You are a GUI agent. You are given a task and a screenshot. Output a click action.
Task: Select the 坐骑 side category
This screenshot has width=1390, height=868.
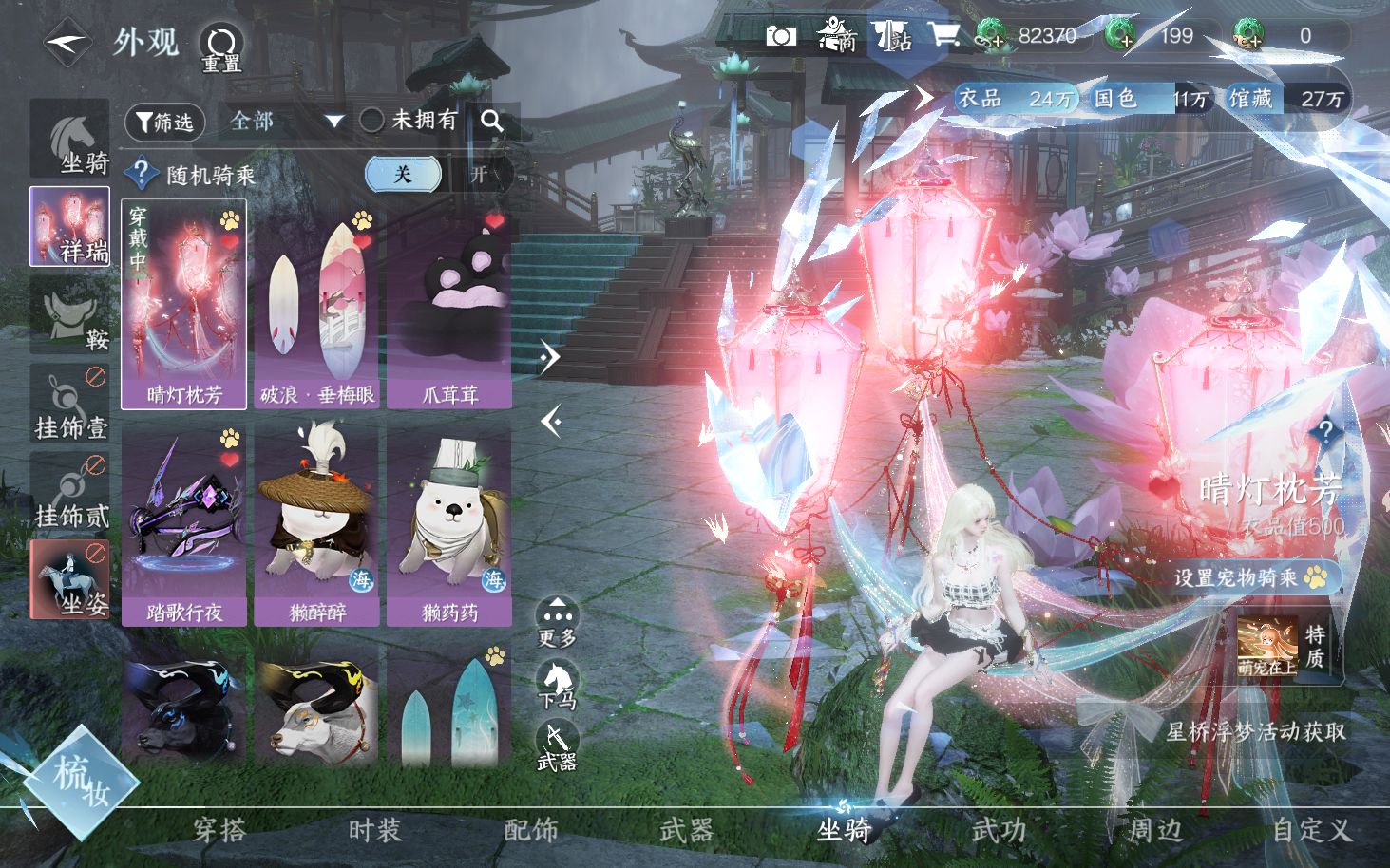70,140
